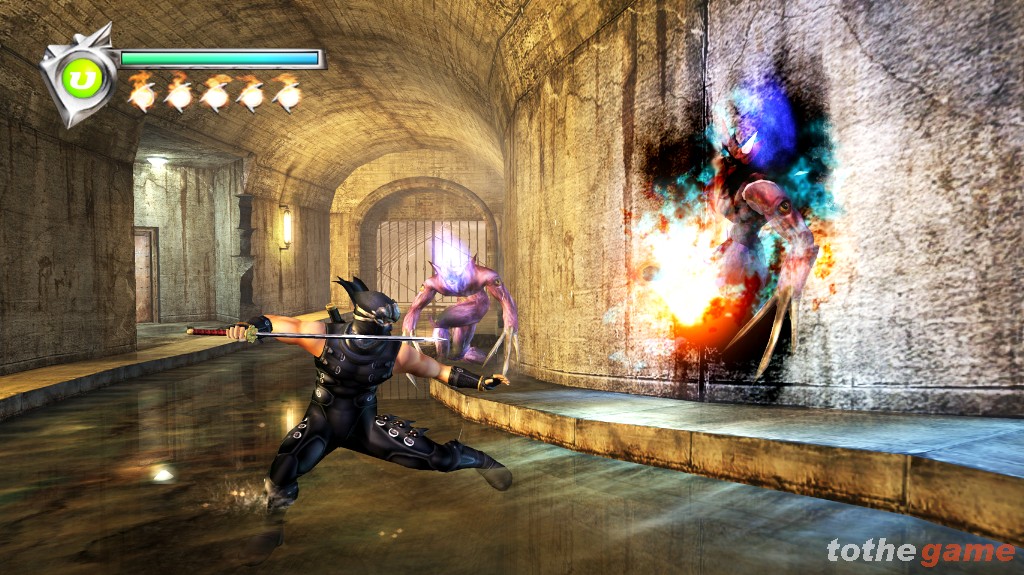Viewport: 1024px width, 575px height.
Task: Click the tothegame watermark logo
Action: pyautogui.click(x=920, y=551)
